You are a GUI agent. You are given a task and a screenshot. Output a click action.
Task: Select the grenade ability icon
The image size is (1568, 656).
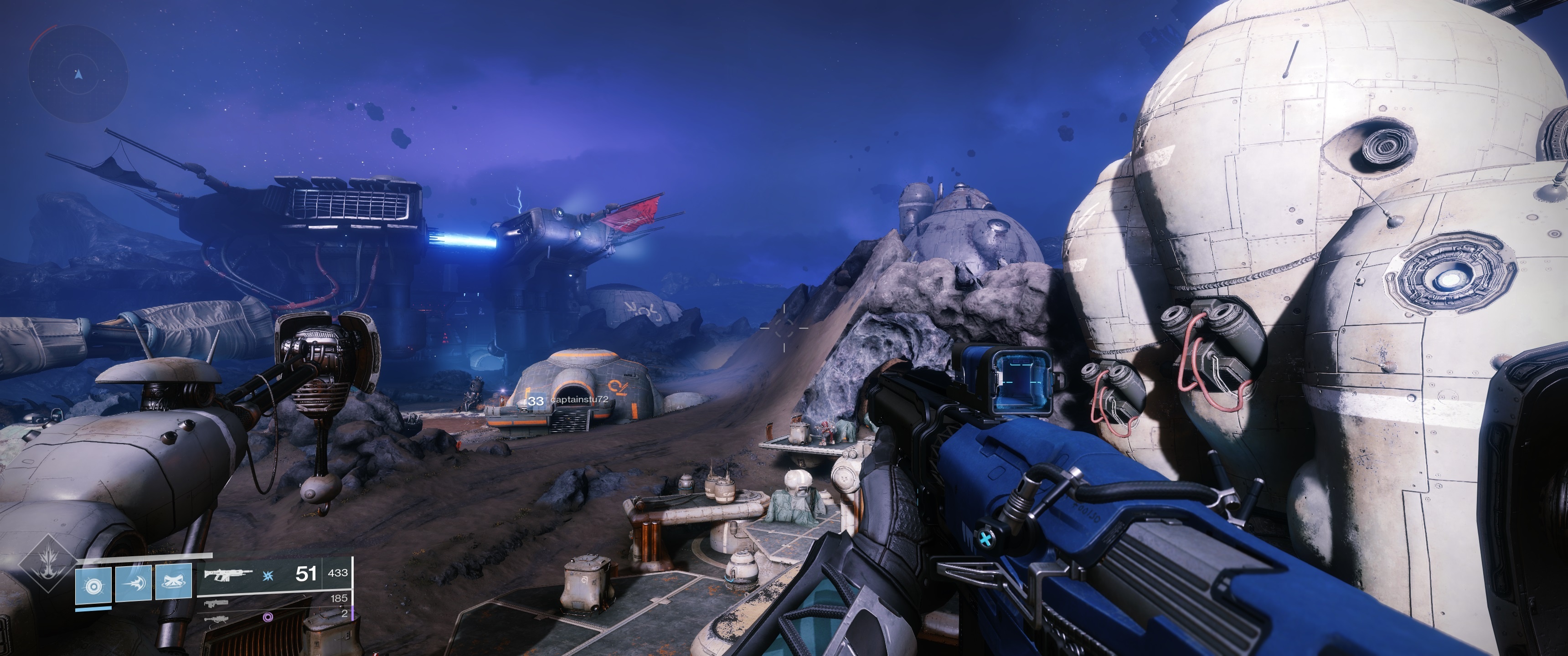93,585
